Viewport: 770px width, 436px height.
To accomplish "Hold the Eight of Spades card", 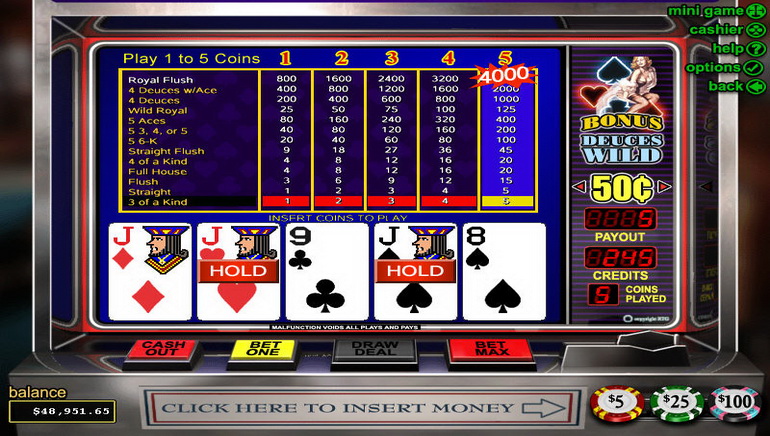I will [x=503, y=271].
